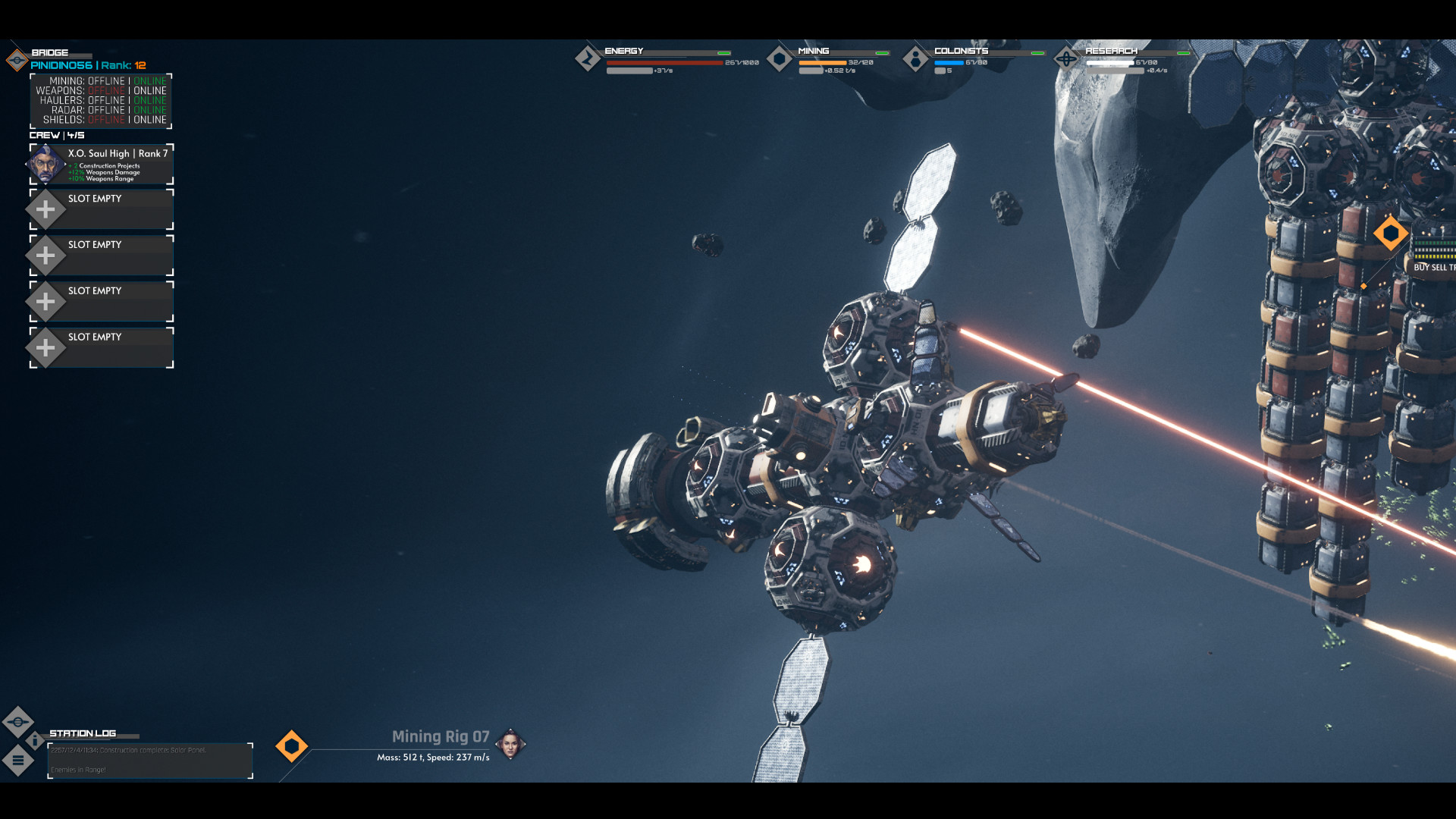
Task: Open the Bridge diamond icon
Action: 17,60
